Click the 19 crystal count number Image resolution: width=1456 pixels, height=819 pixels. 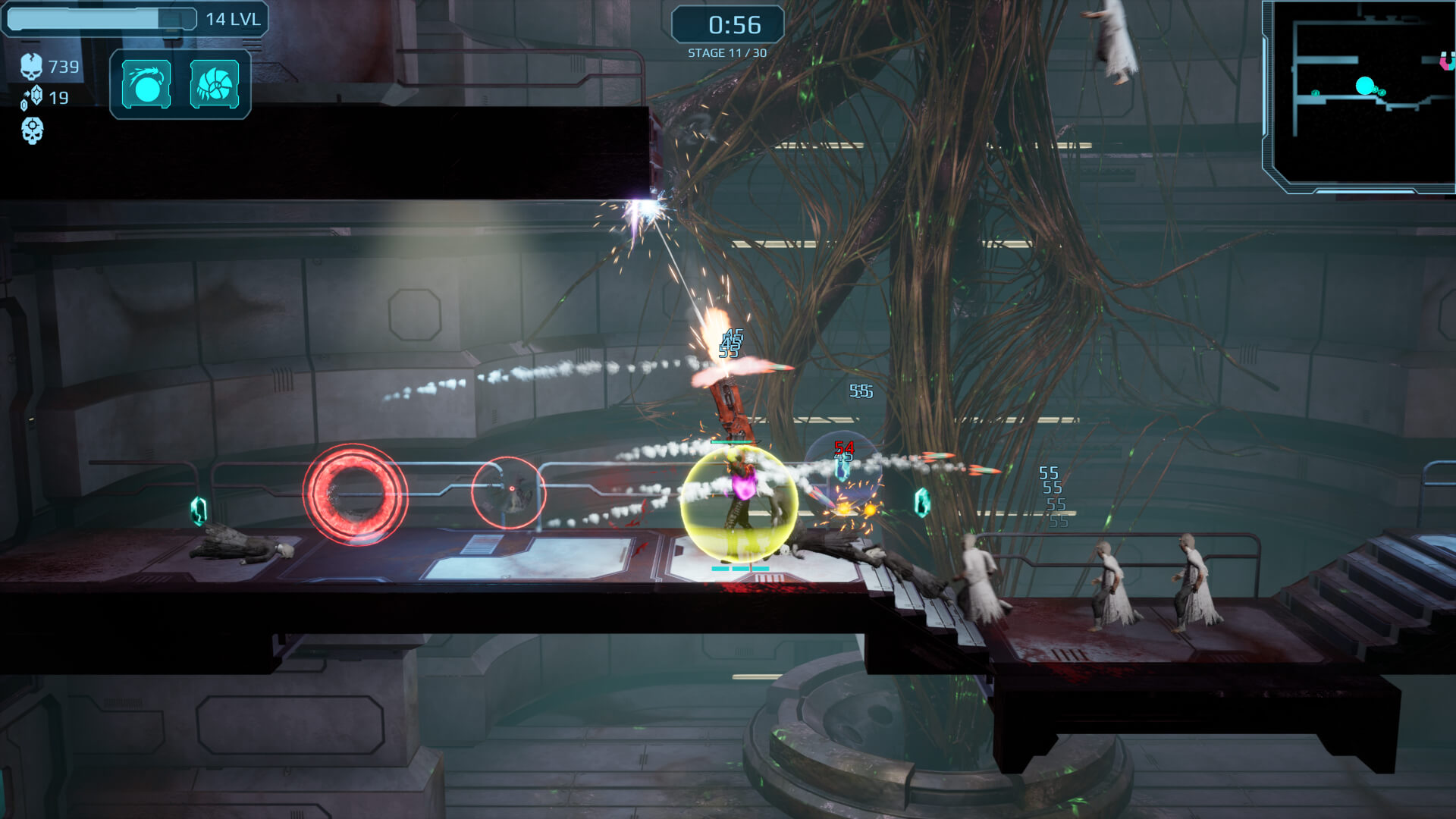click(58, 97)
